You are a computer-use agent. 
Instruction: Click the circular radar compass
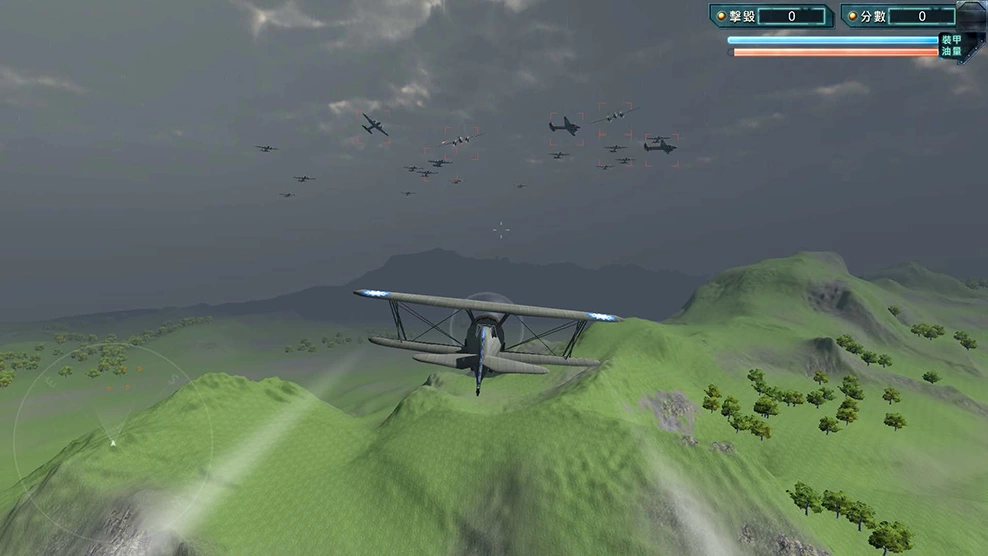(112, 441)
